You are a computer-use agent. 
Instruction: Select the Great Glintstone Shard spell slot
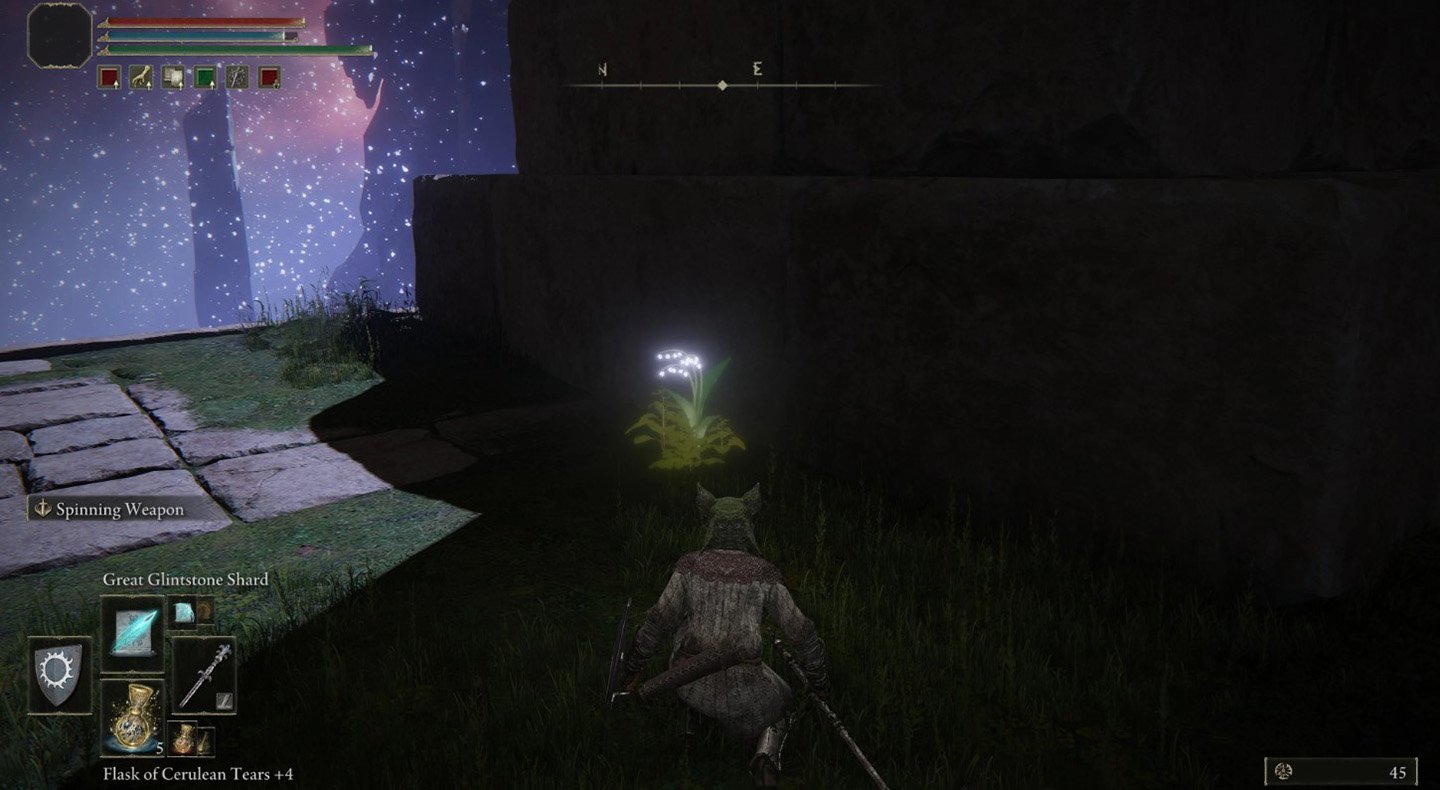(x=132, y=627)
